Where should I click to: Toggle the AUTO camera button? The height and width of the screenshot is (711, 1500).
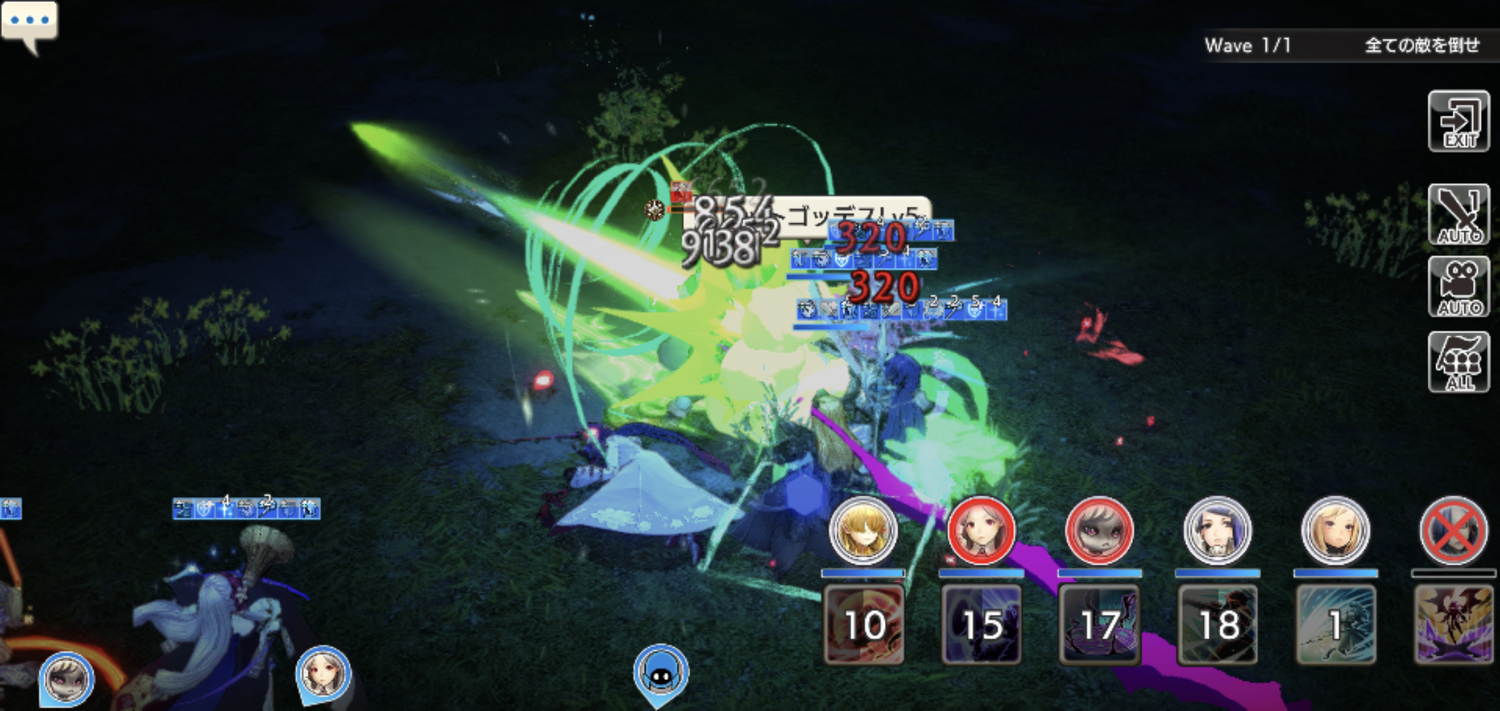pos(1459,287)
